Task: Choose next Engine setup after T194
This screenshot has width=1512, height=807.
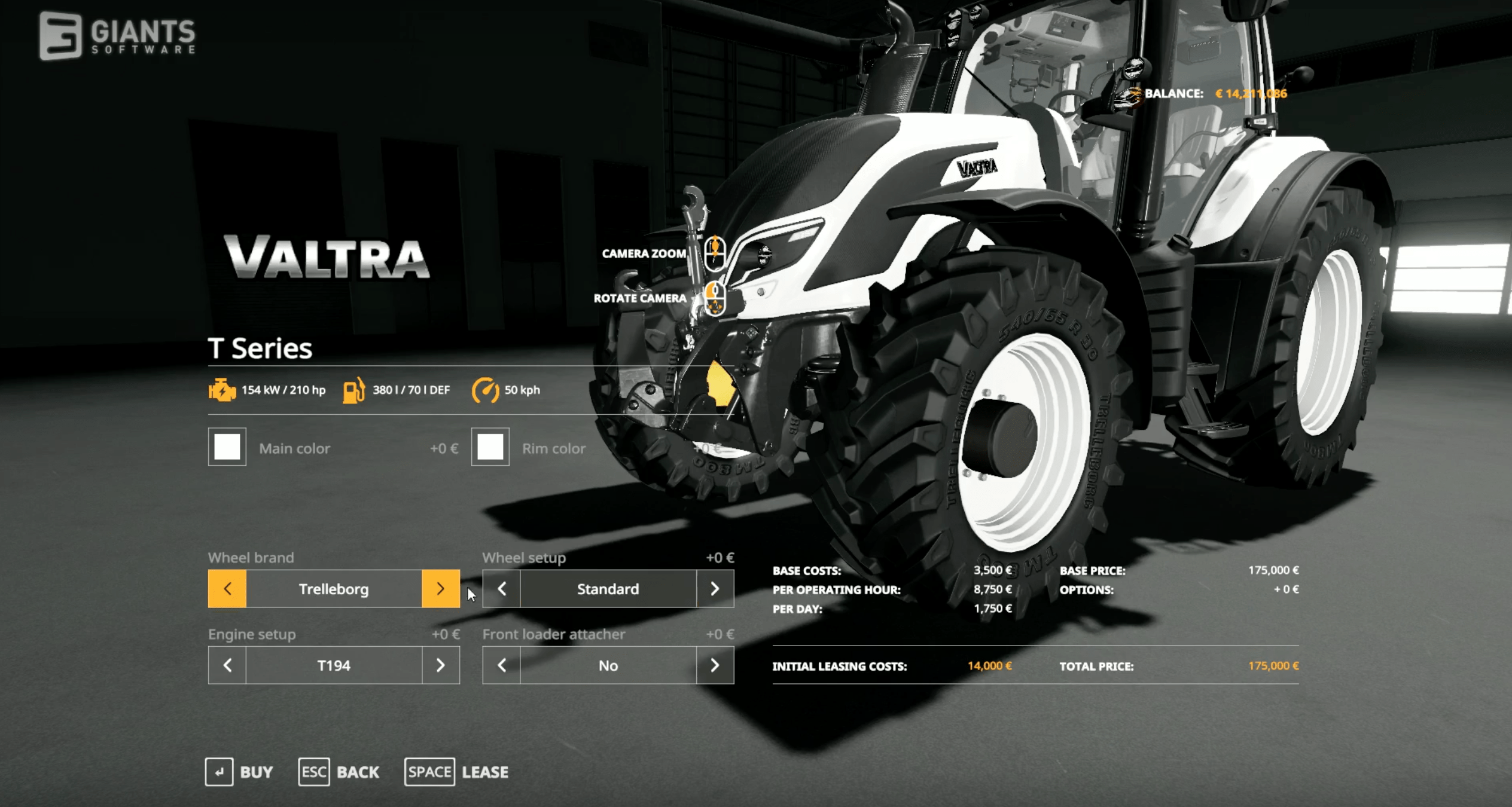Action: coord(440,665)
